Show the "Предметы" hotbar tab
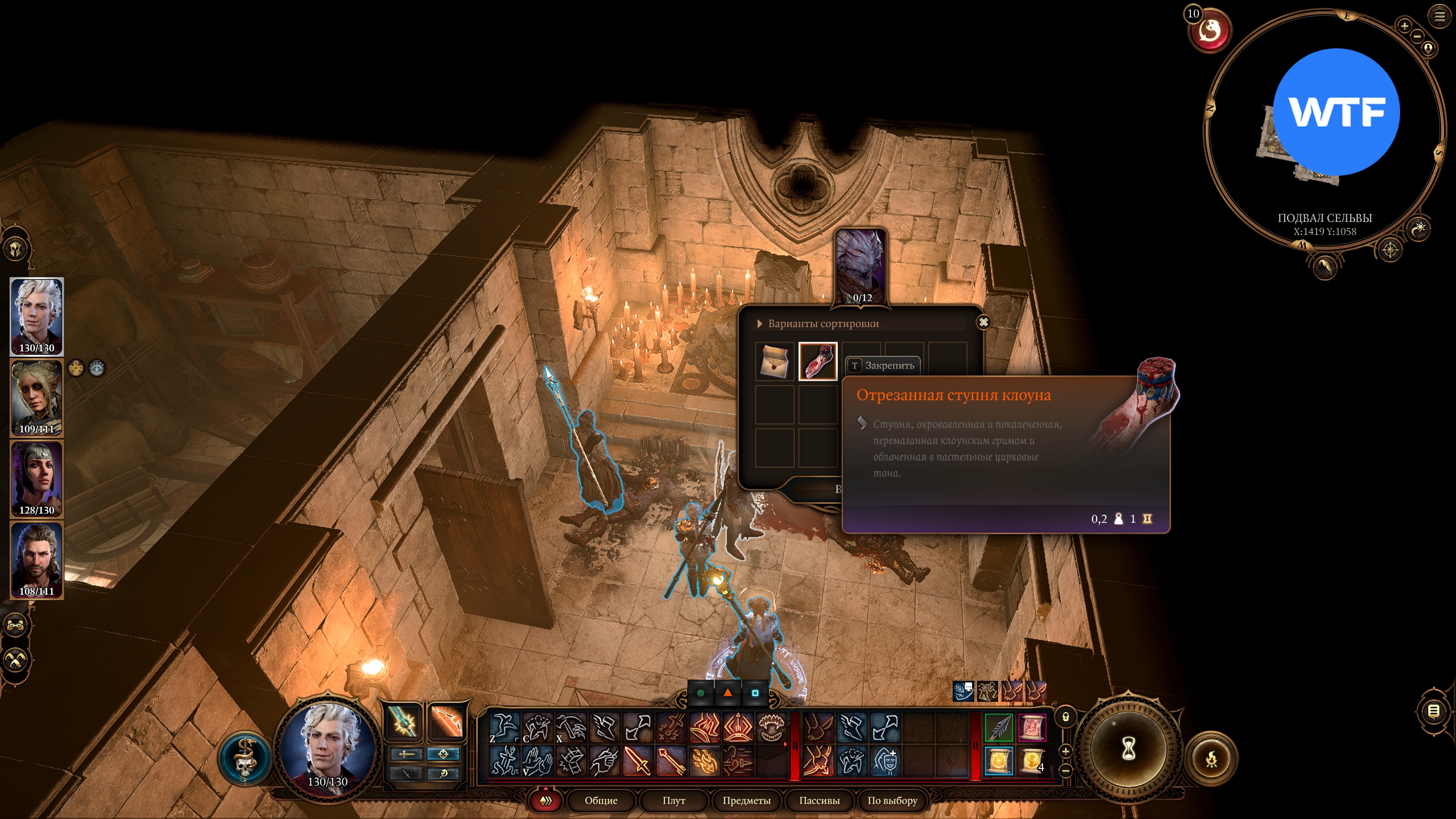Screen dimensions: 1456x819 click(746, 801)
